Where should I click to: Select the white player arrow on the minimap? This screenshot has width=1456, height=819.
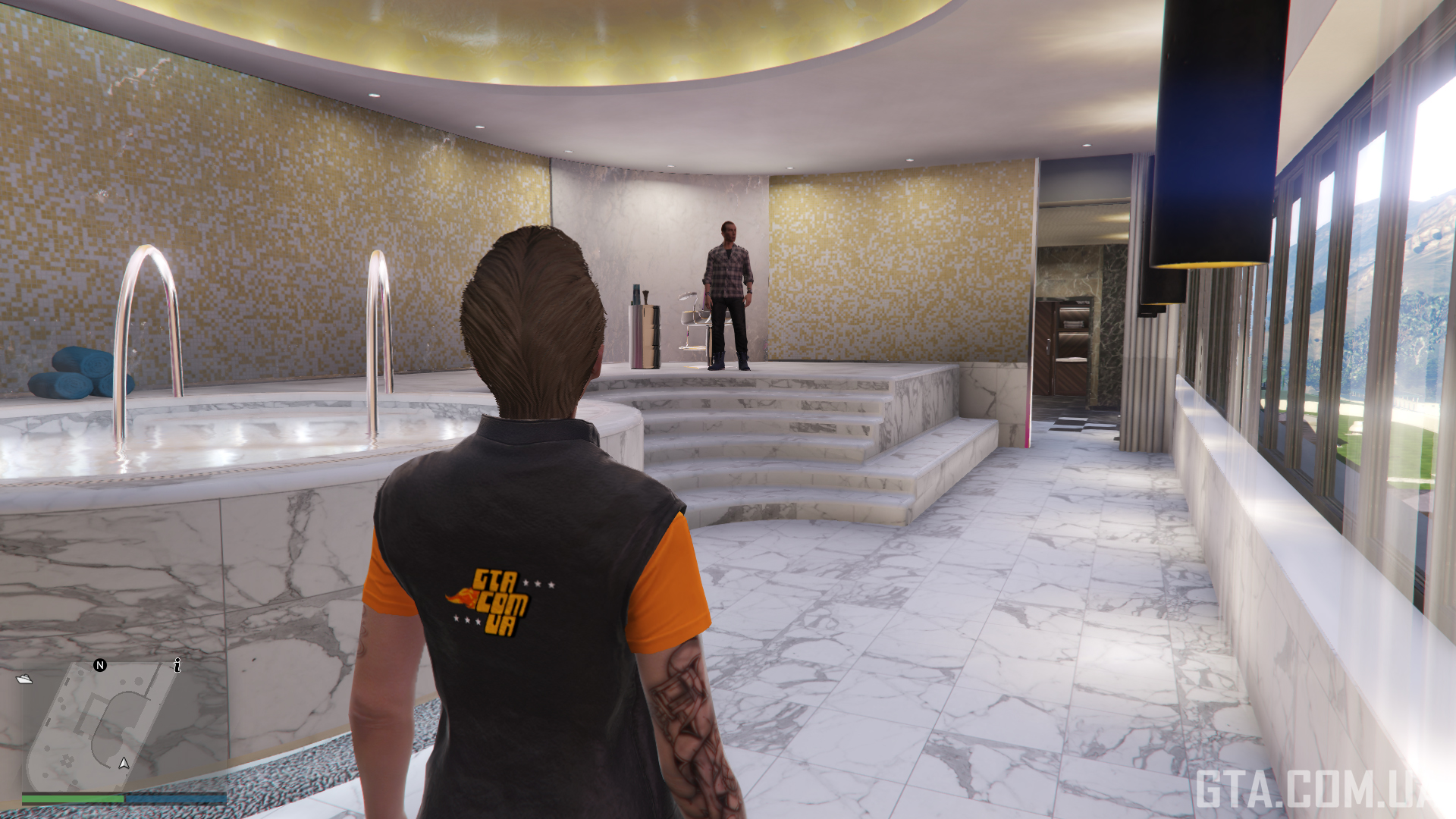124,763
